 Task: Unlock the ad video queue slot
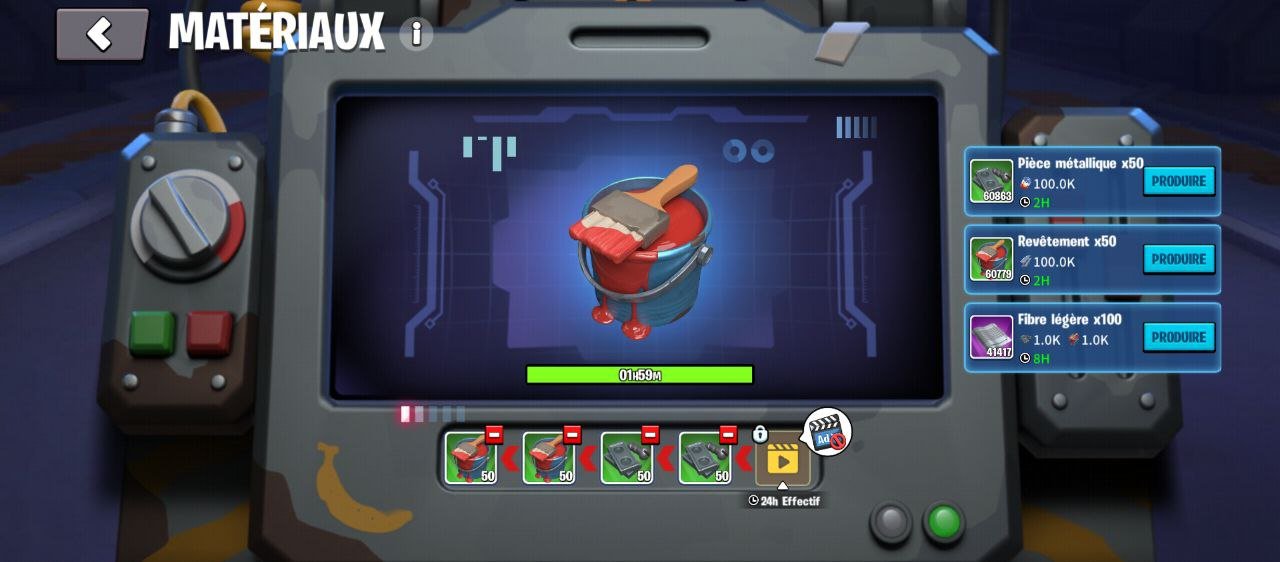point(782,459)
